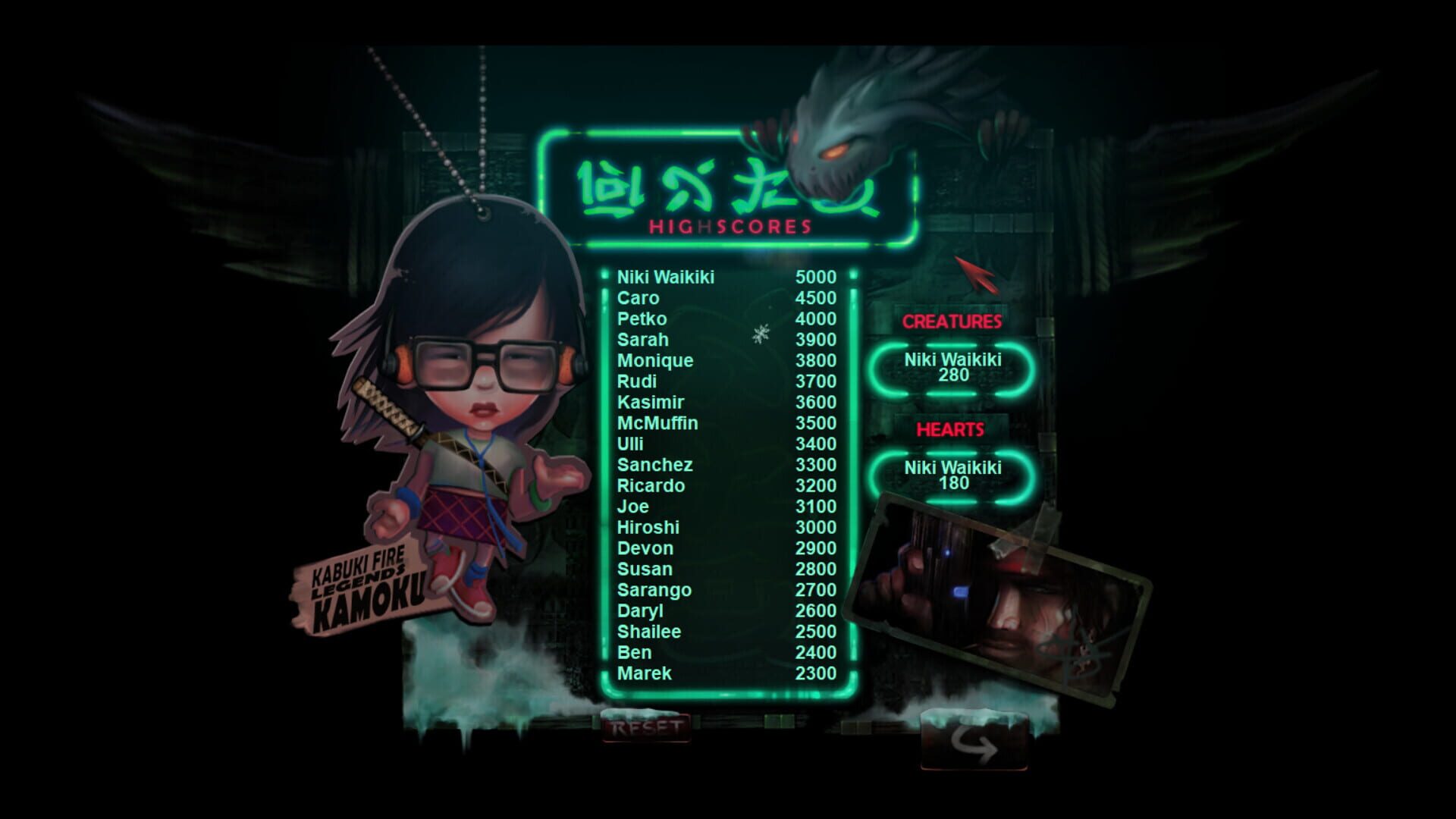Viewport: 1456px width, 819px height.
Task: Click McMuffin's score of 3500
Action: pos(815,424)
